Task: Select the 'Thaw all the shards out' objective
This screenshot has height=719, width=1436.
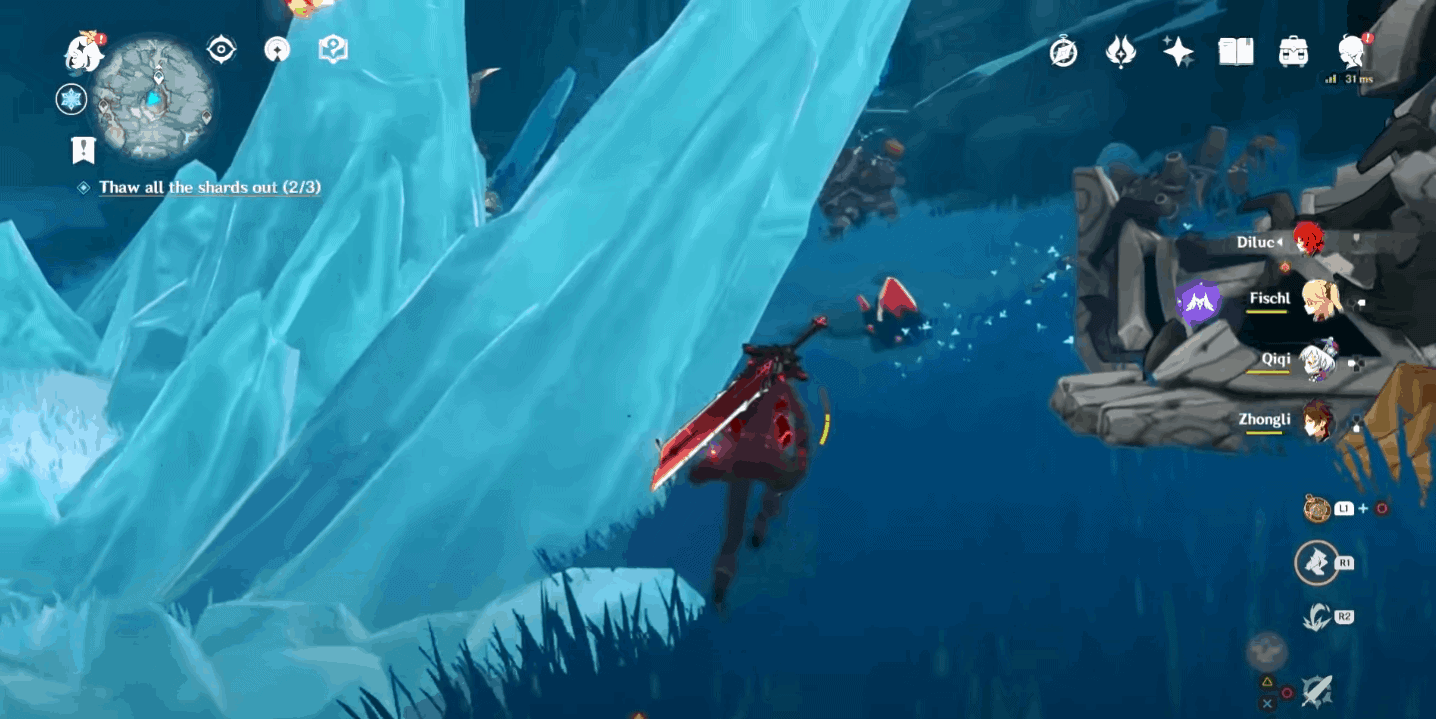Action: (x=209, y=187)
